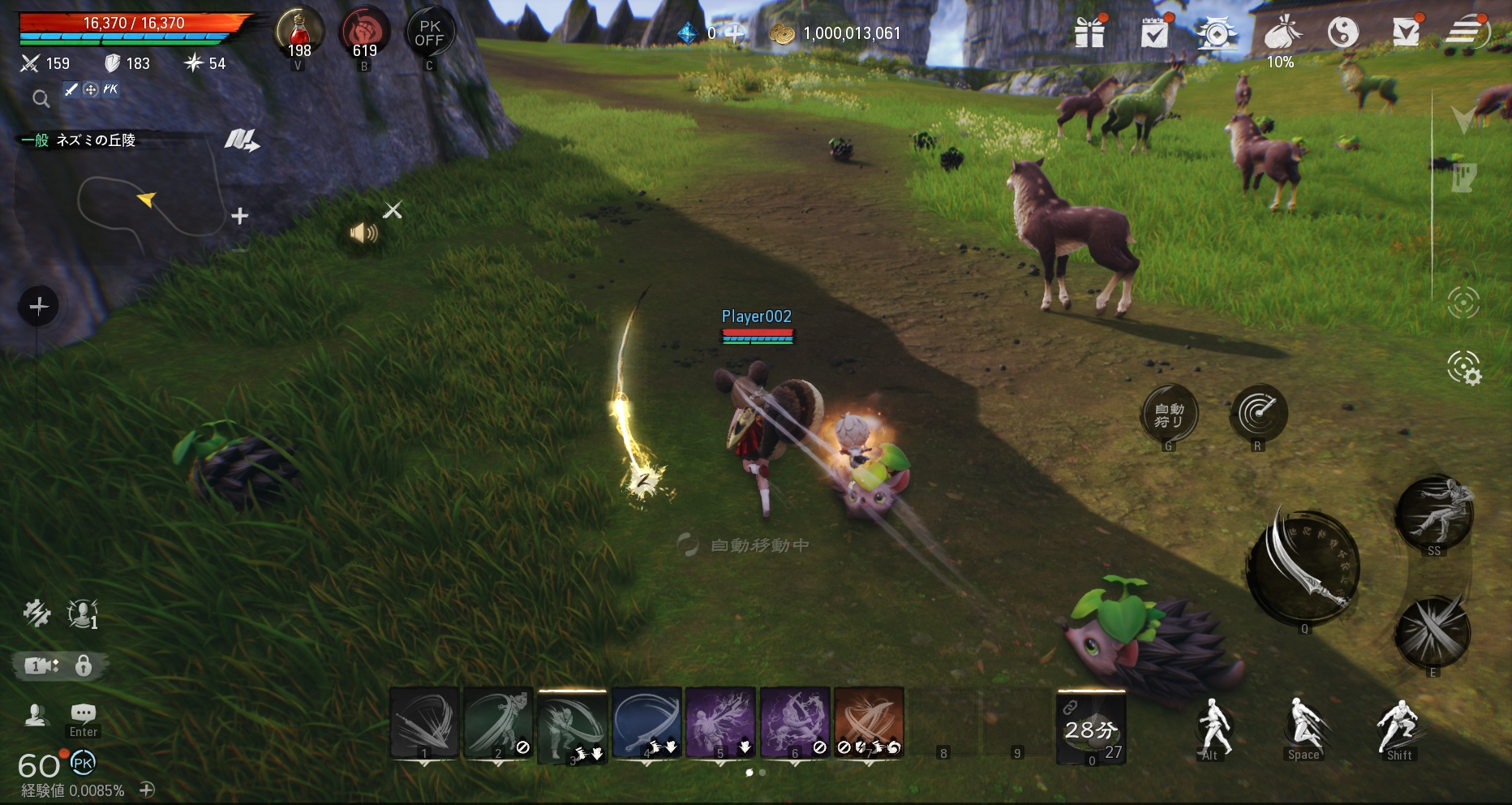The height and width of the screenshot is (805, 1512).
Task: Activate the first hotbar slash skill
Action: pos(424,722)
